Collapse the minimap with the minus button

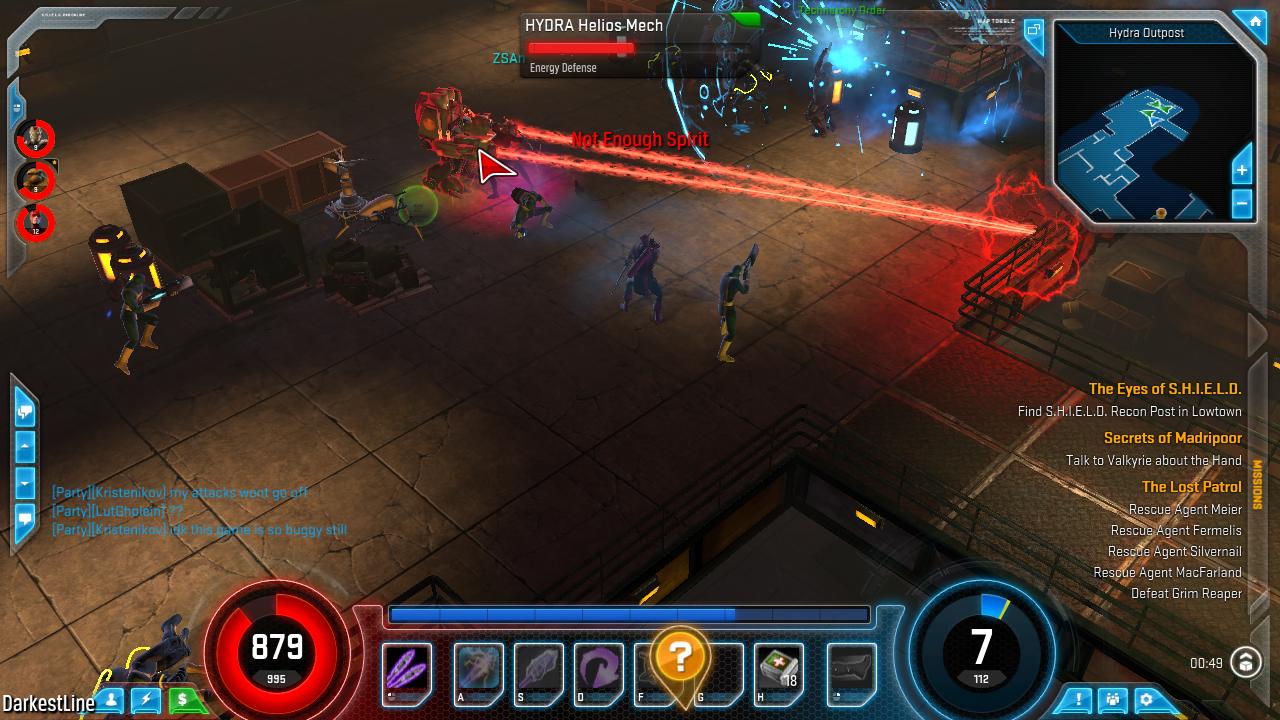(x=1242, y=202)
